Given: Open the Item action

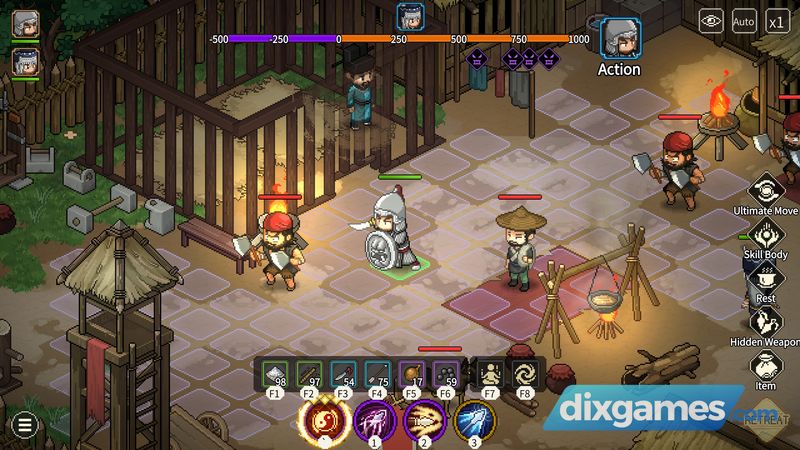Looking at the screenshot, I should [766, 365].
